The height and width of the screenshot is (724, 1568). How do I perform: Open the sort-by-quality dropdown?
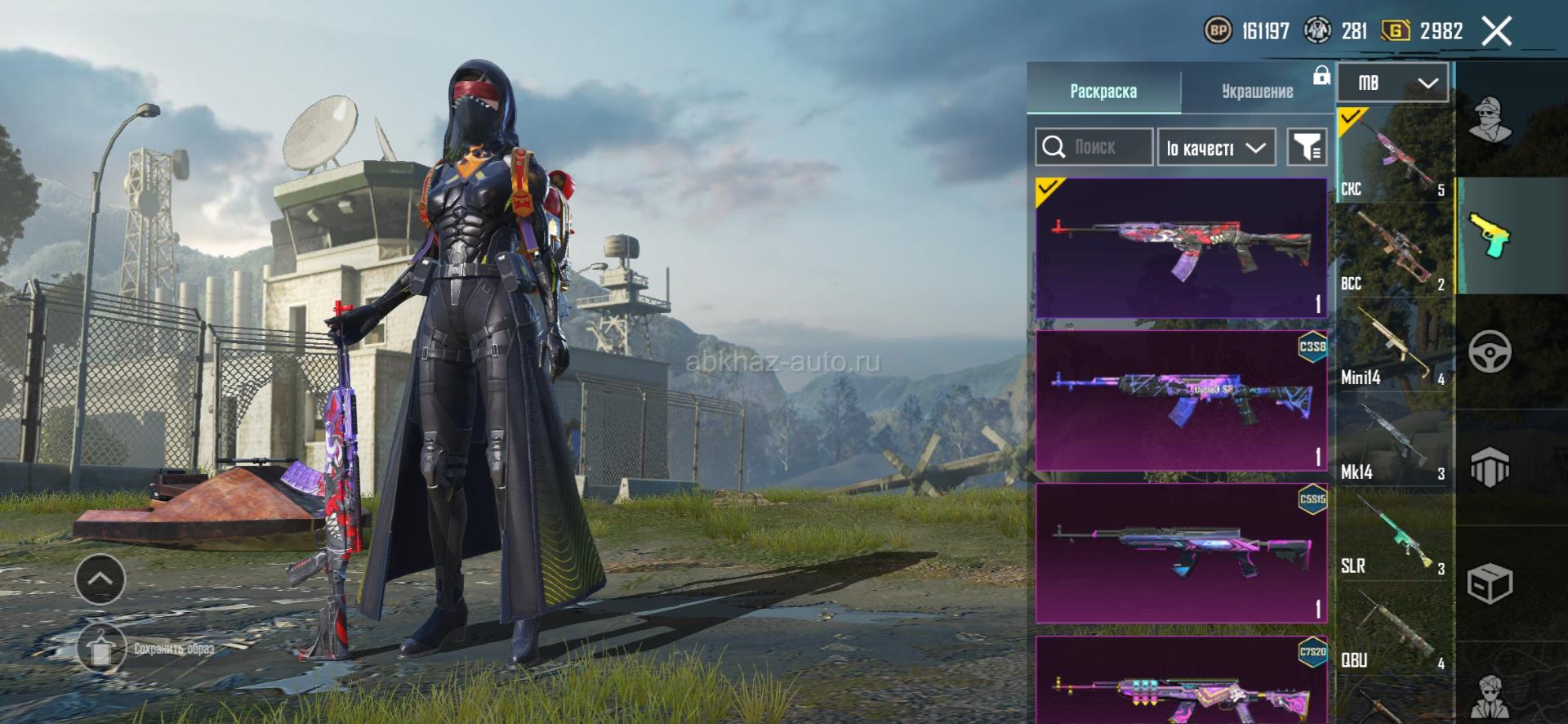click(1216, 148)
